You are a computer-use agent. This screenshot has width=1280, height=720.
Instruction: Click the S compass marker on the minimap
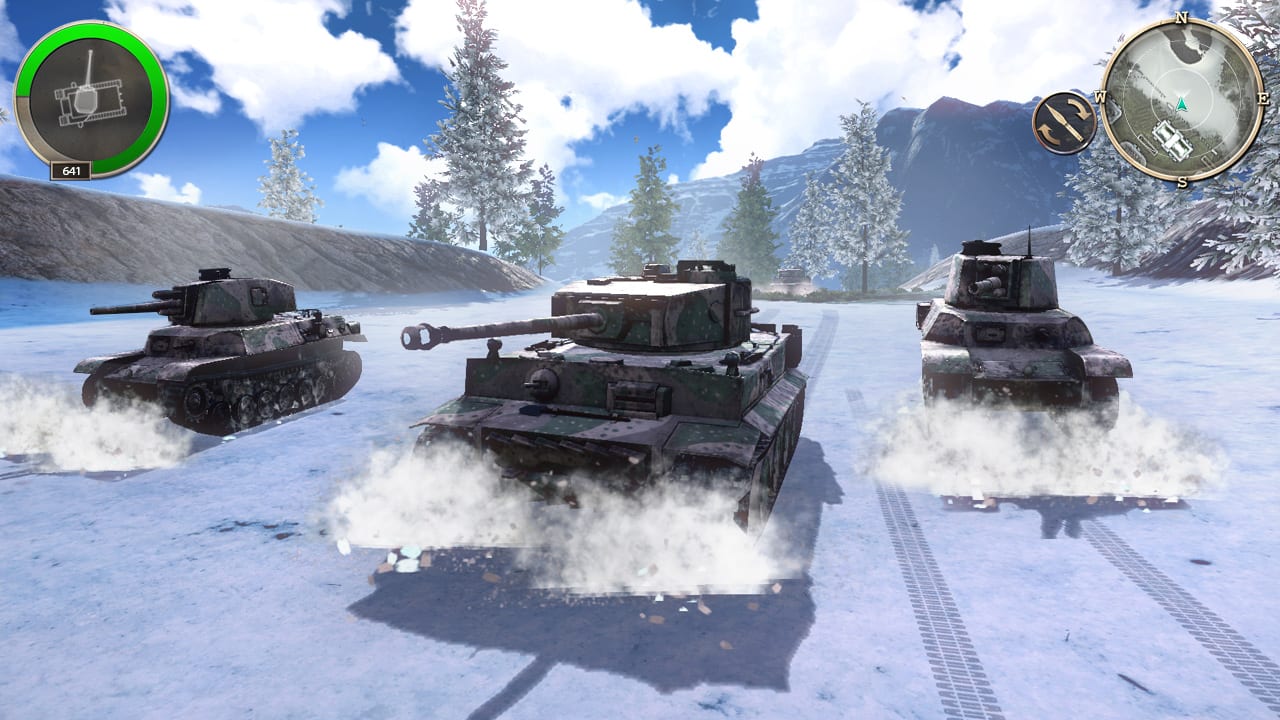1182,182
